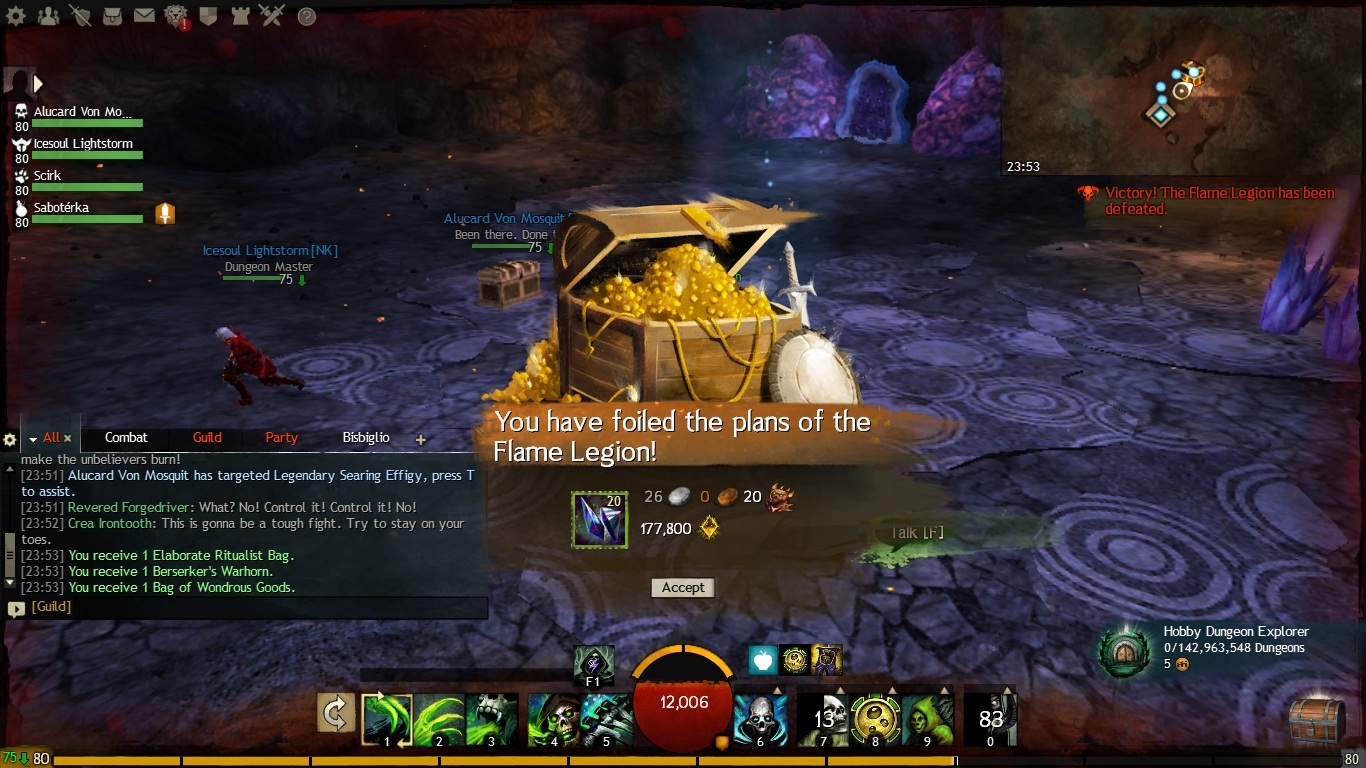Viewport: 1366px width, 768px height.
Task: Click the chat input field marked Guild
Action: pyautogui.click(x=250, y=607)
